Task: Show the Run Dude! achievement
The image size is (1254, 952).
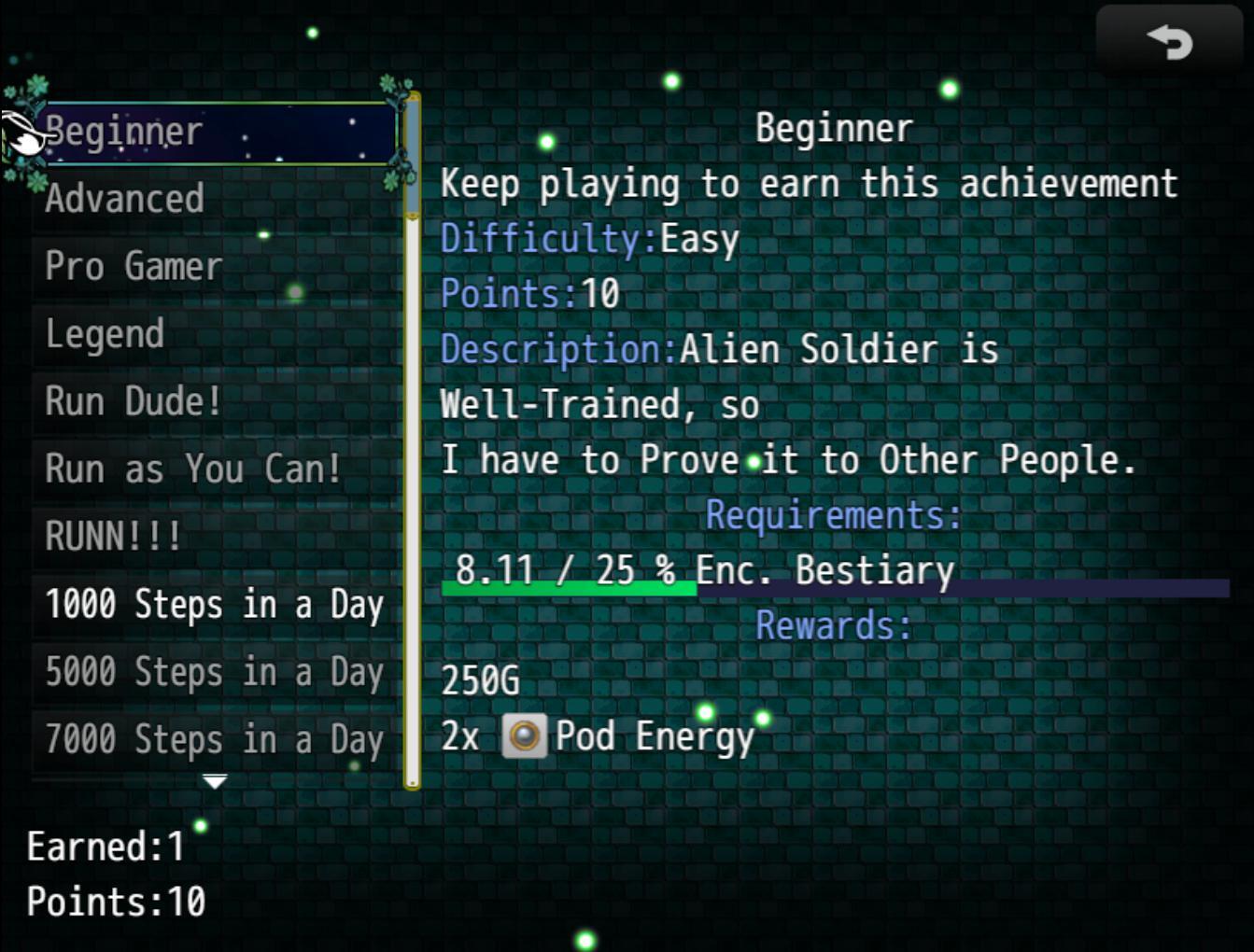Action: (x=217, y=402)
